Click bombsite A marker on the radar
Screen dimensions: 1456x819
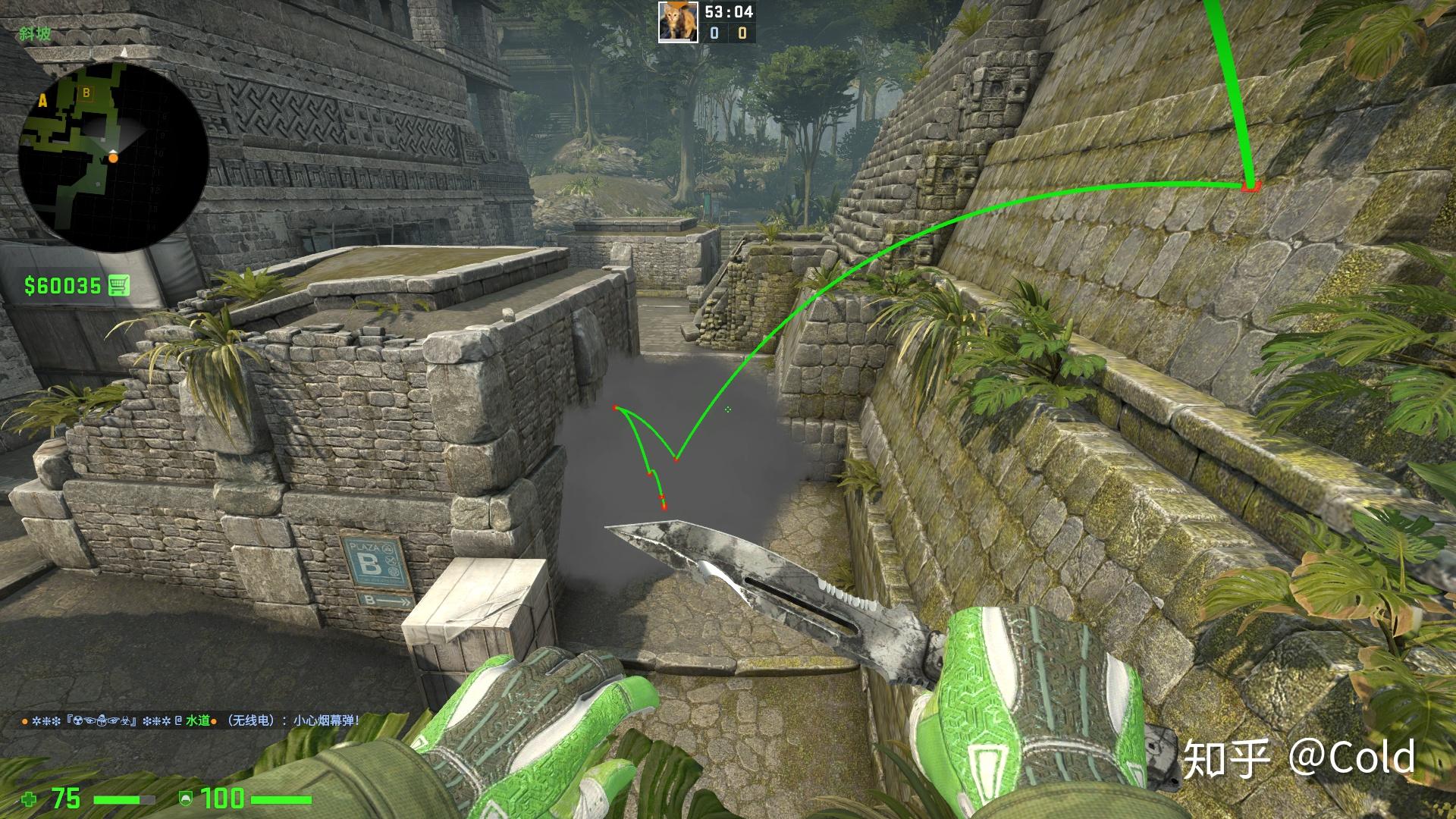pos(42,99)
